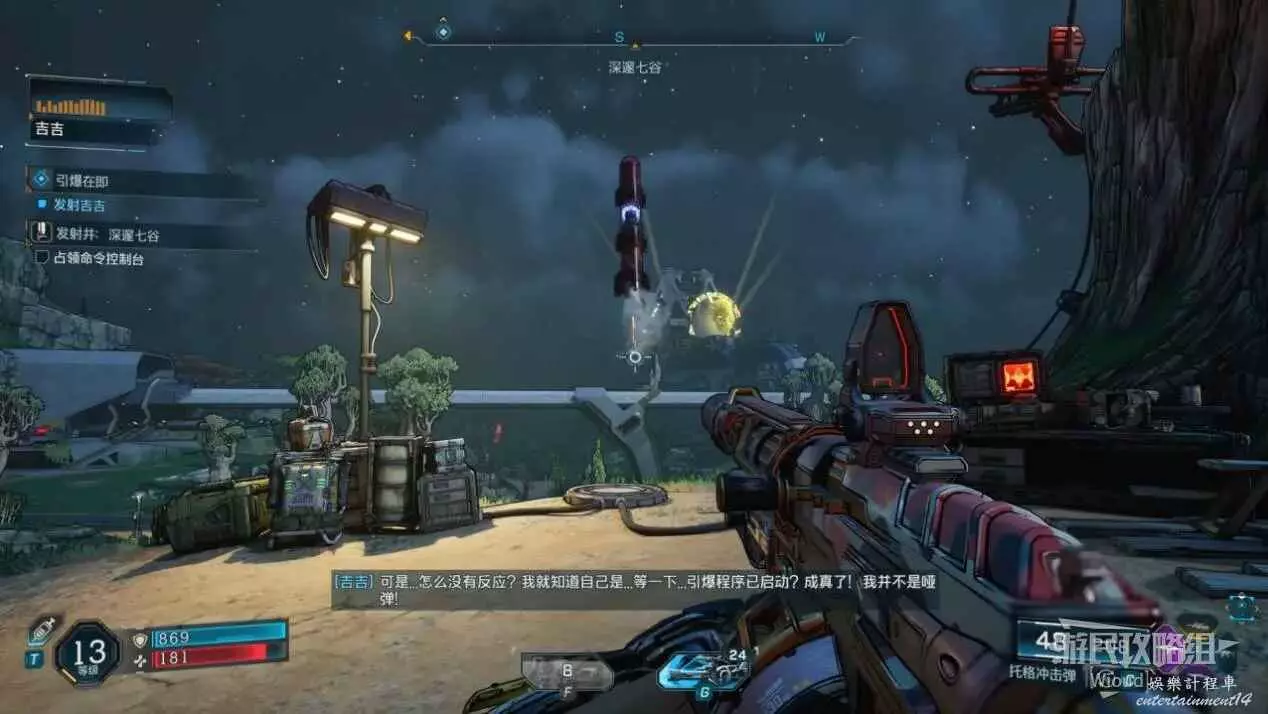Screen dimensions: 1268x714
Task: Select the diamond waypoint marker on the compass
Action: pos(443,32)
